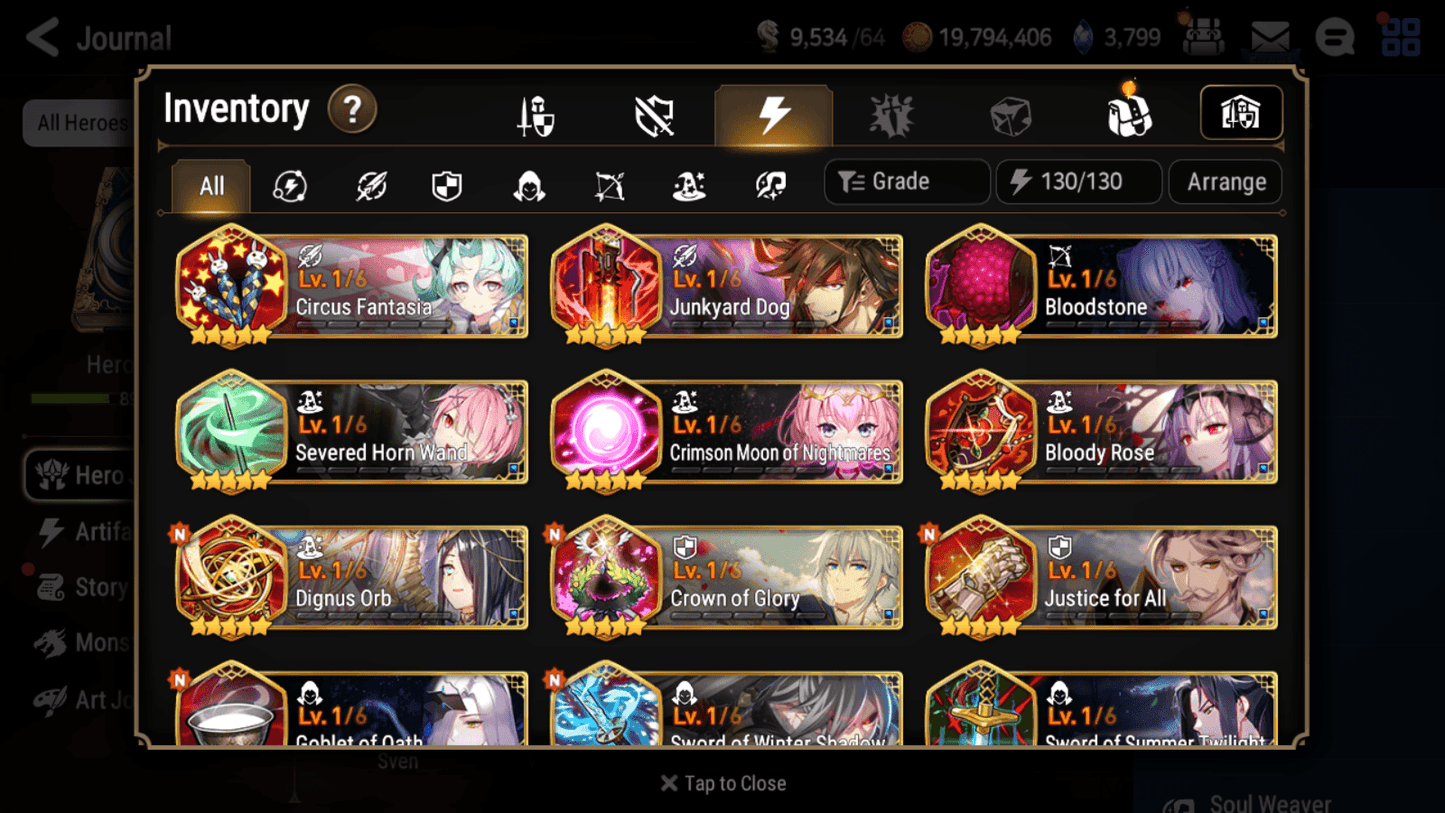Select the Circus Fantasia artifact
This screenshot has height=813, width=1445.
[x=351, y=287]
